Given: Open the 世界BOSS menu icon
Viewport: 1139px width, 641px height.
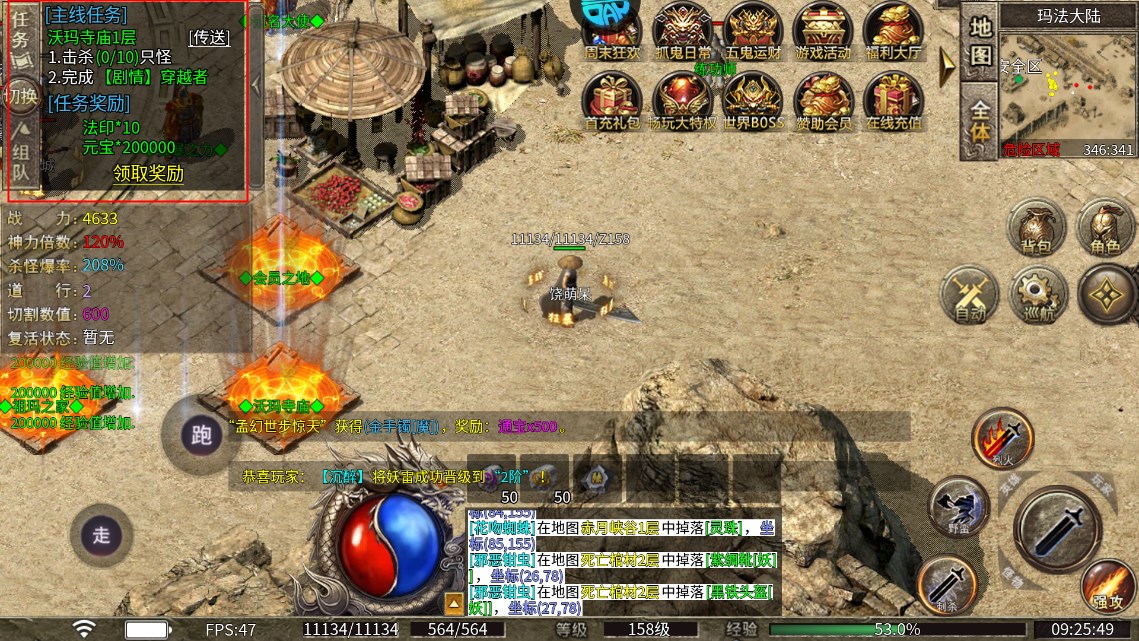Looking at the screenshot, I should pyautogui.click(x=753, y=101).
